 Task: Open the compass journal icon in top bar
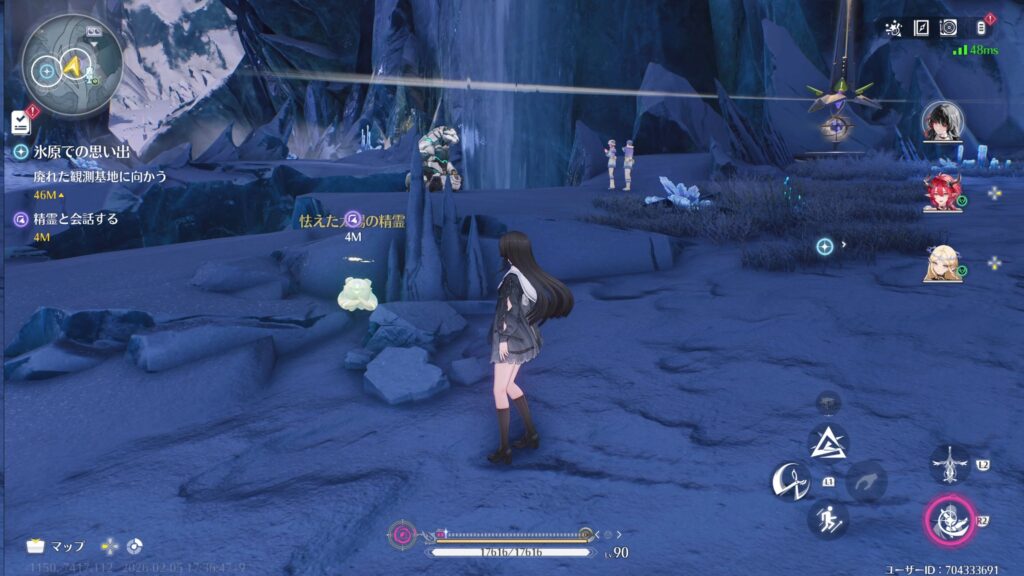click(x=921, y=28)
